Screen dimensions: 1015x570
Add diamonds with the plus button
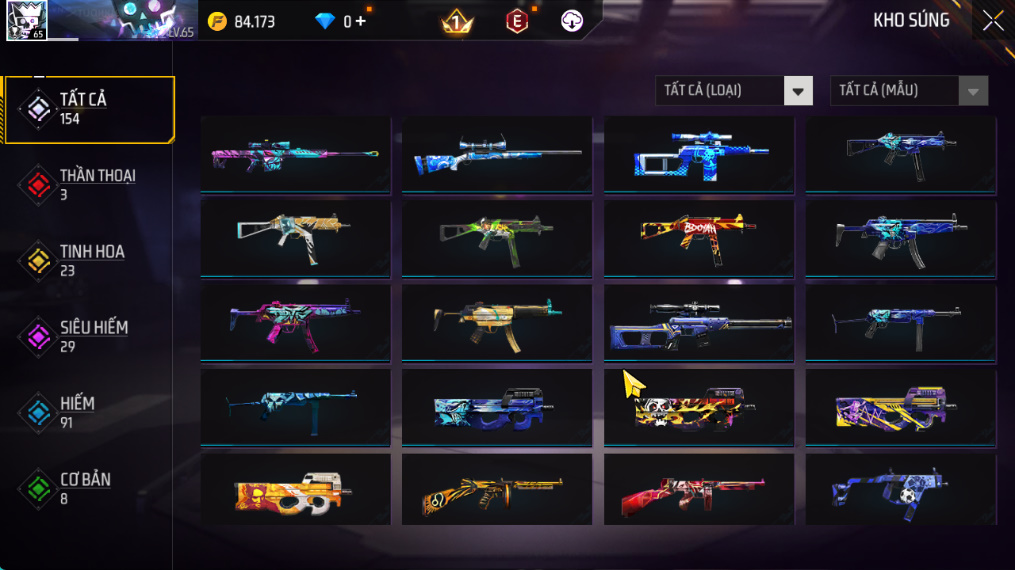point(360,21)
